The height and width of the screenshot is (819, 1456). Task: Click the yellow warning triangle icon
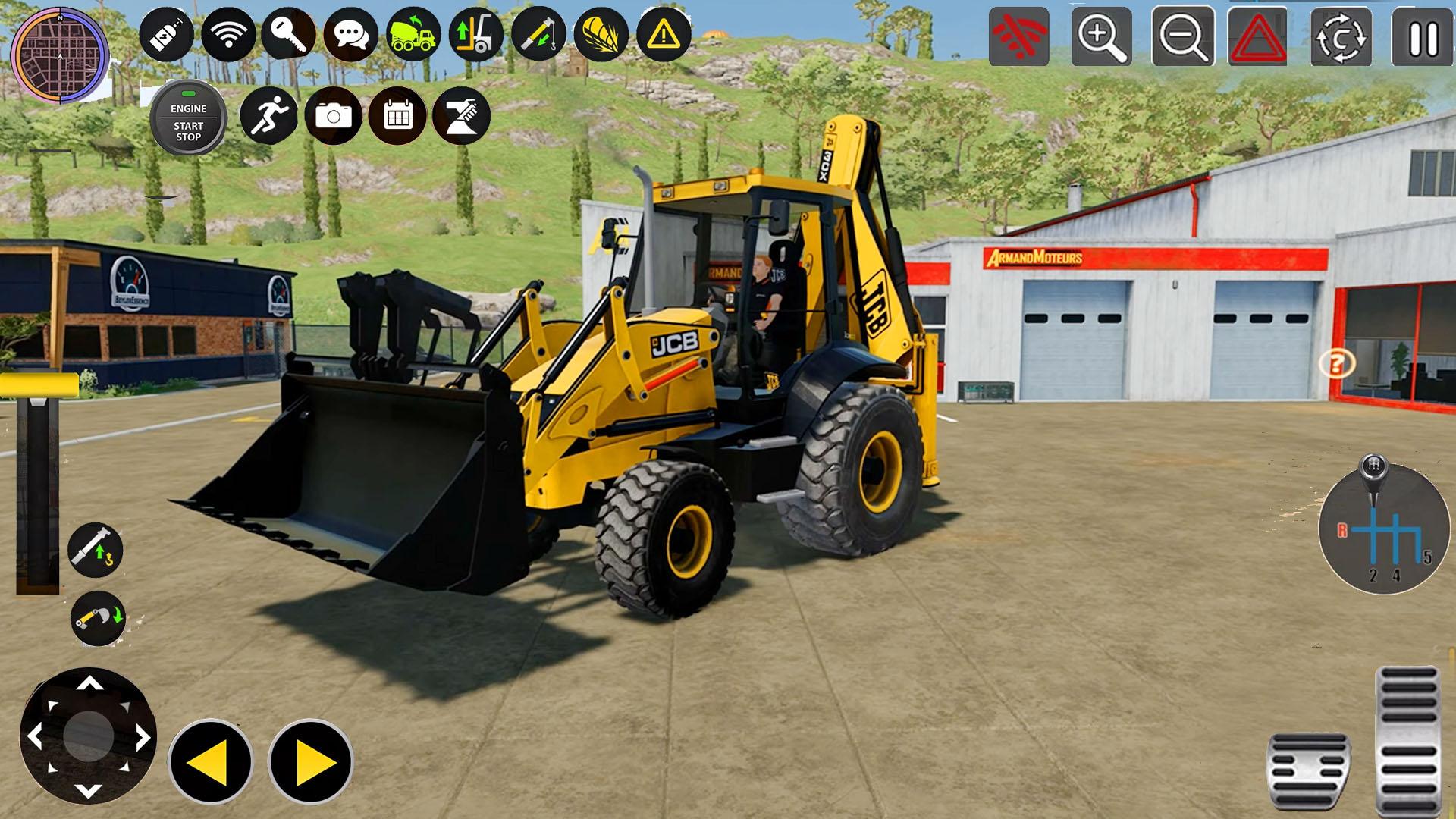(663, 33)
